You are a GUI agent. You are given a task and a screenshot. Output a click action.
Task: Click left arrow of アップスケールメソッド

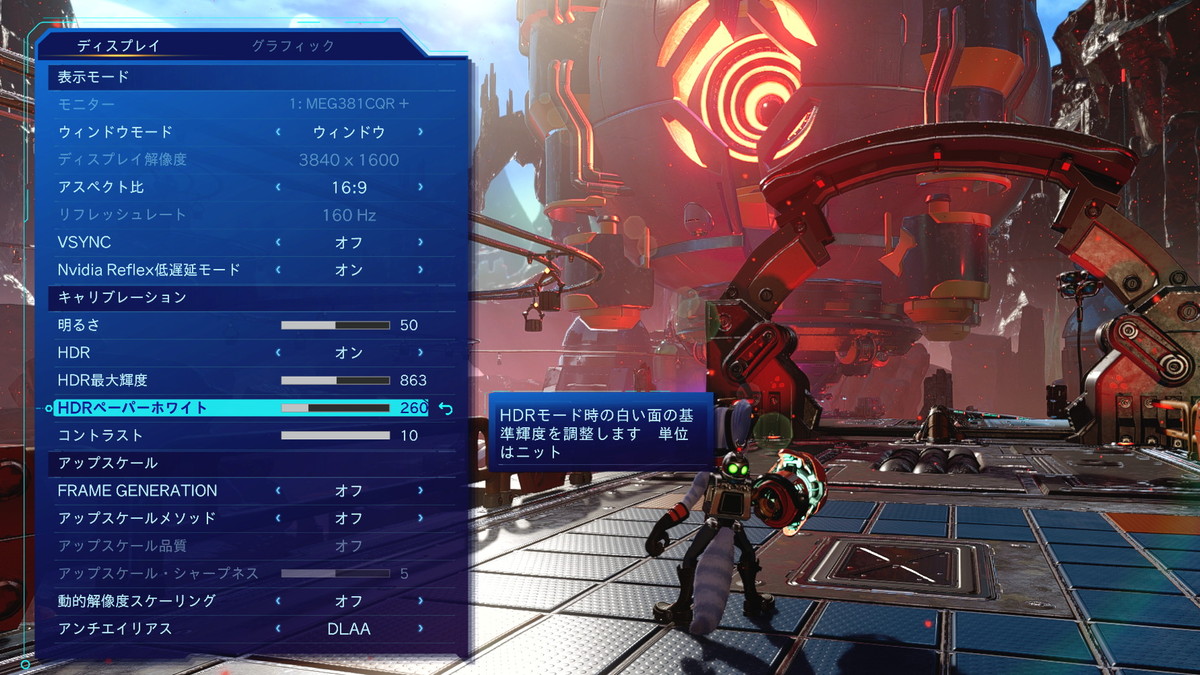pyautogui.click(x=278, y=518)
